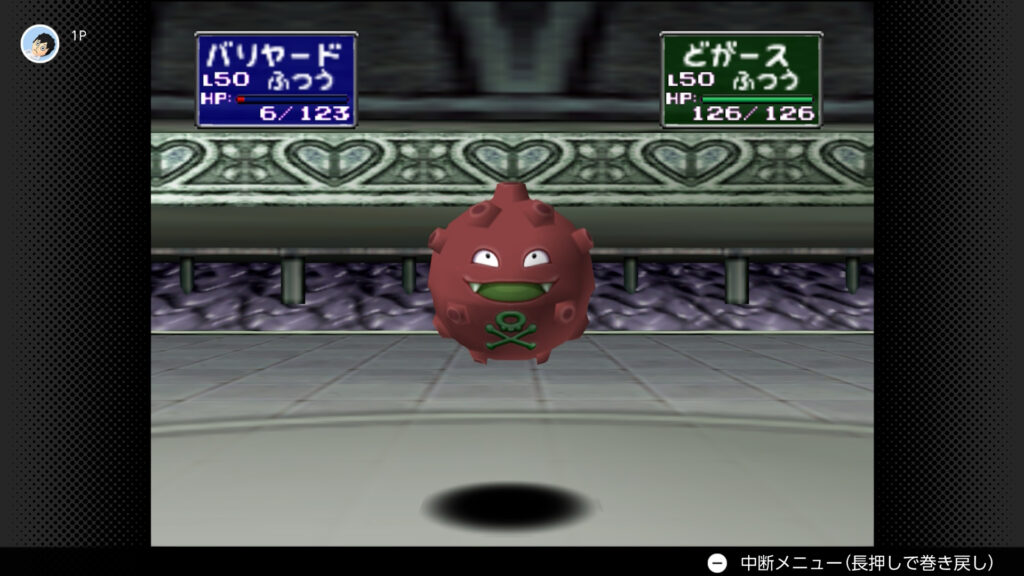The image size is (1024, 576).
Task: Click the 1P player avatar icon
Action: tap(40, 43)
